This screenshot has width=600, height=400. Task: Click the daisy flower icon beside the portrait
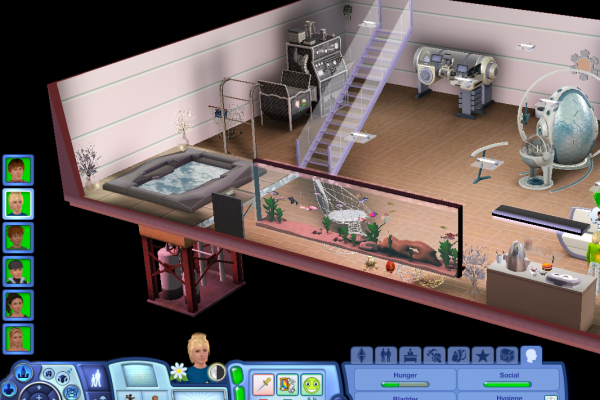coord(179,372)
